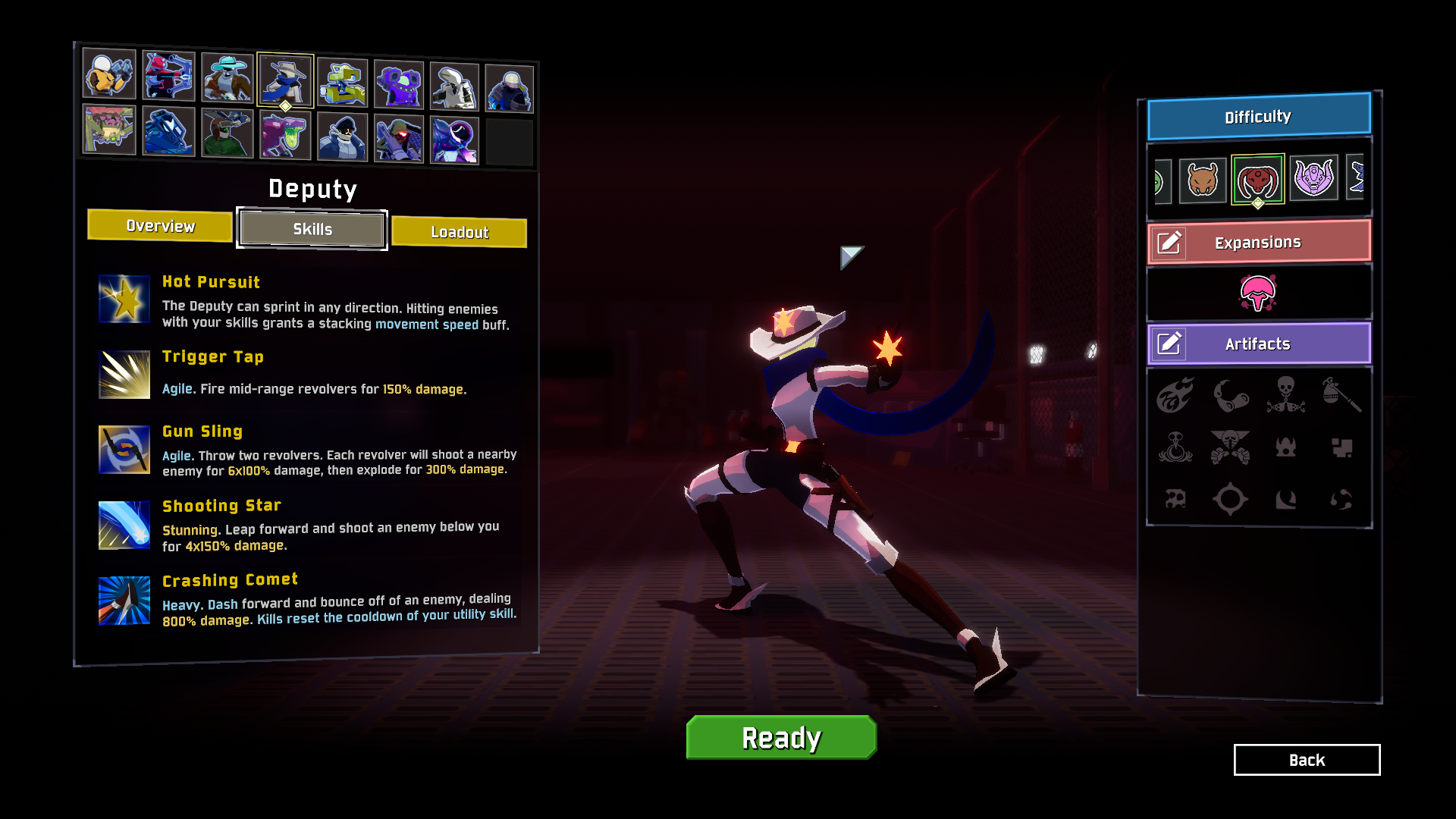Go back using the Back button
Image resolution: width=1456 pixels, height=819 pixels.
(1307, 760)
